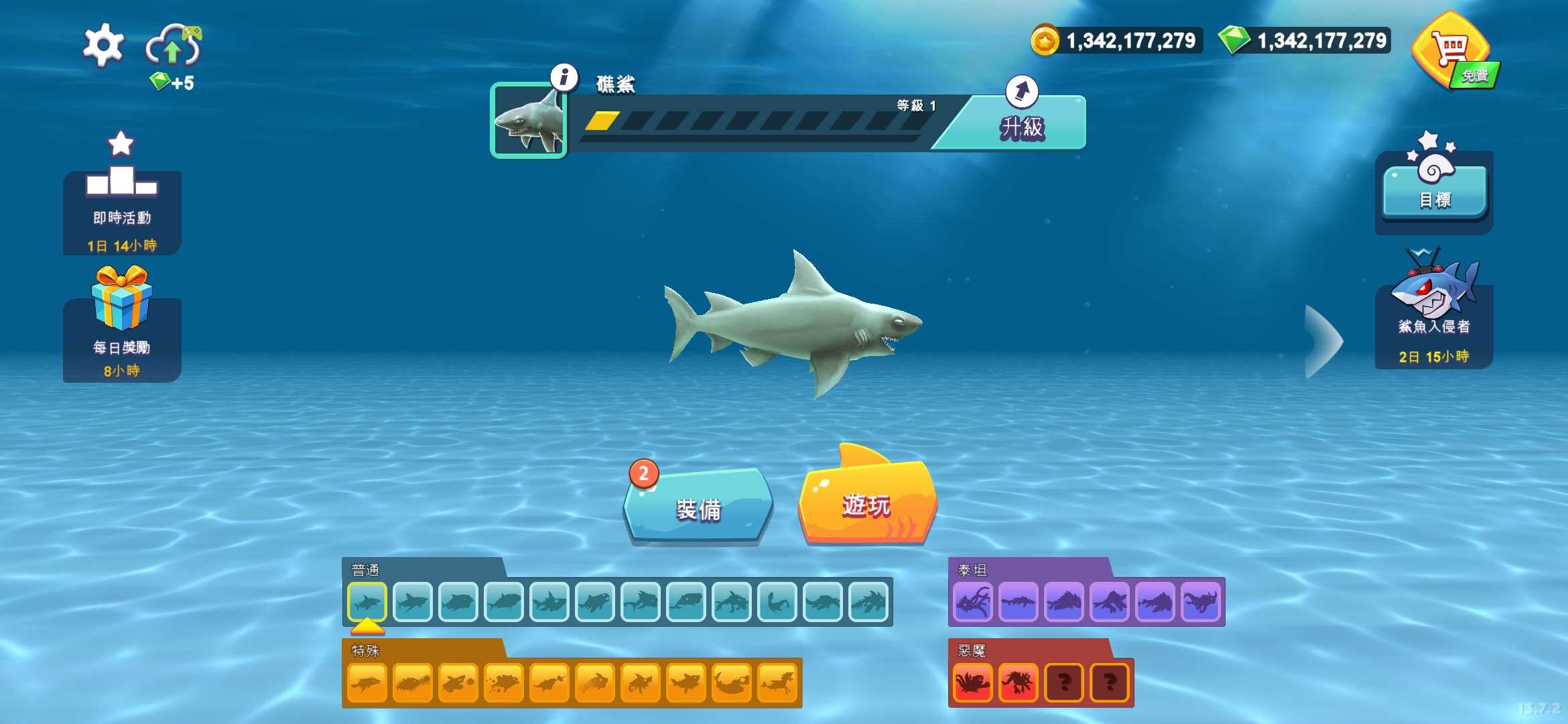Start playing with the 遊玩 button
This screenshot has height=724, width=1568.
866,504
